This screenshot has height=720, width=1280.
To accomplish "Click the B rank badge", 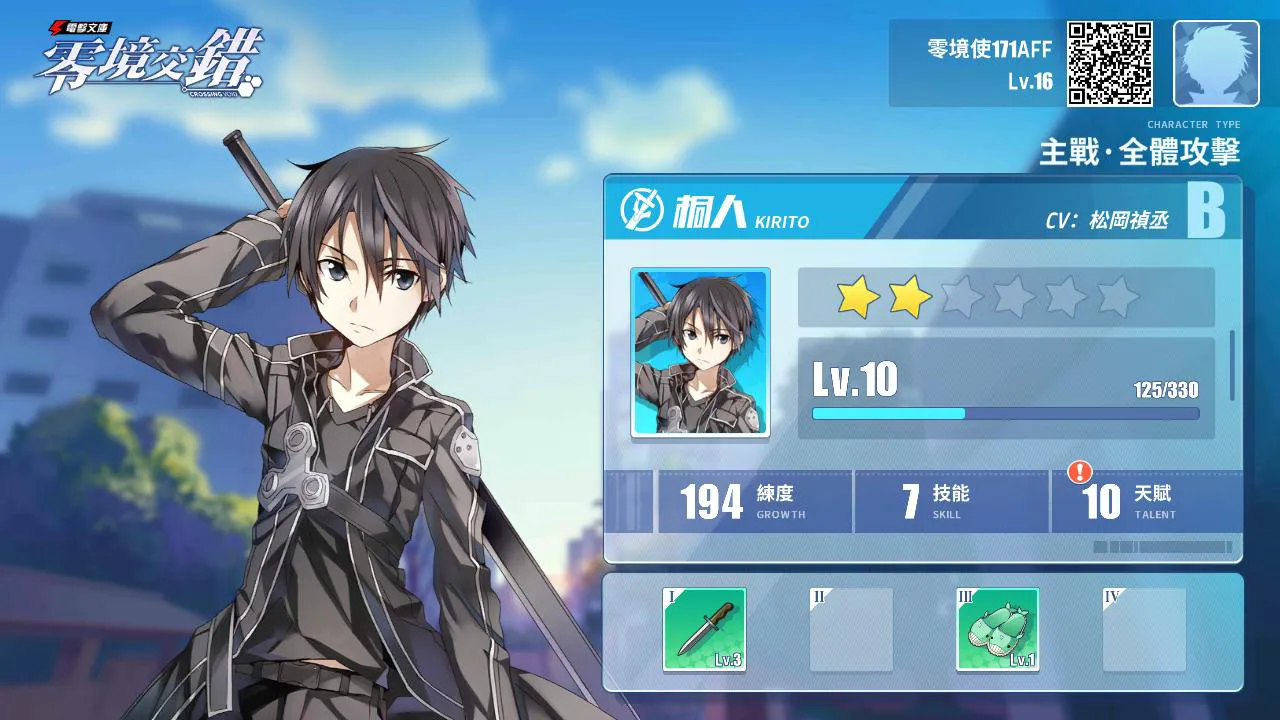I will tap(1206, 210).
